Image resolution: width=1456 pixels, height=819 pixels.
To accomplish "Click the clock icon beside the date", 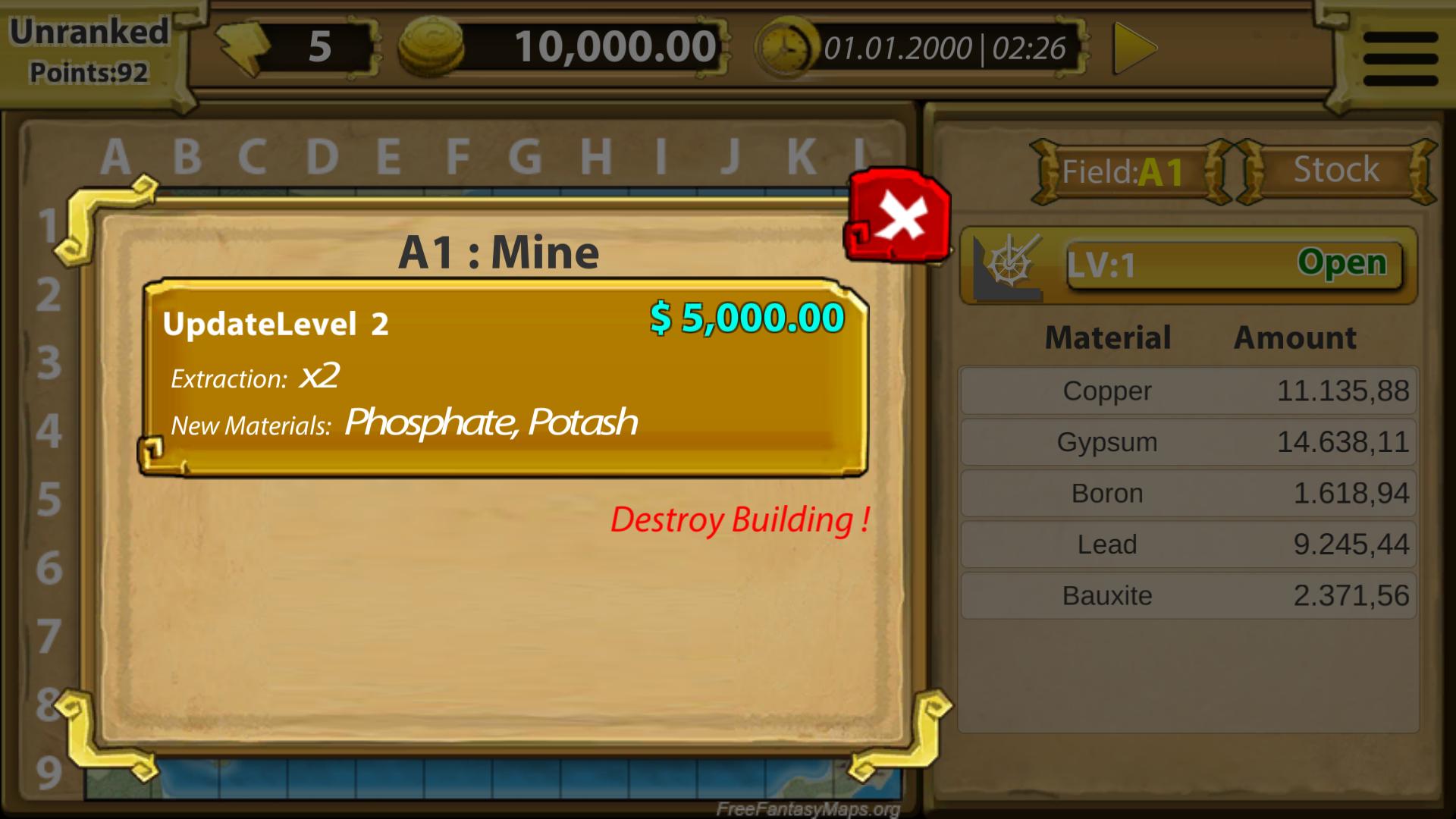I will click(785, 47).
